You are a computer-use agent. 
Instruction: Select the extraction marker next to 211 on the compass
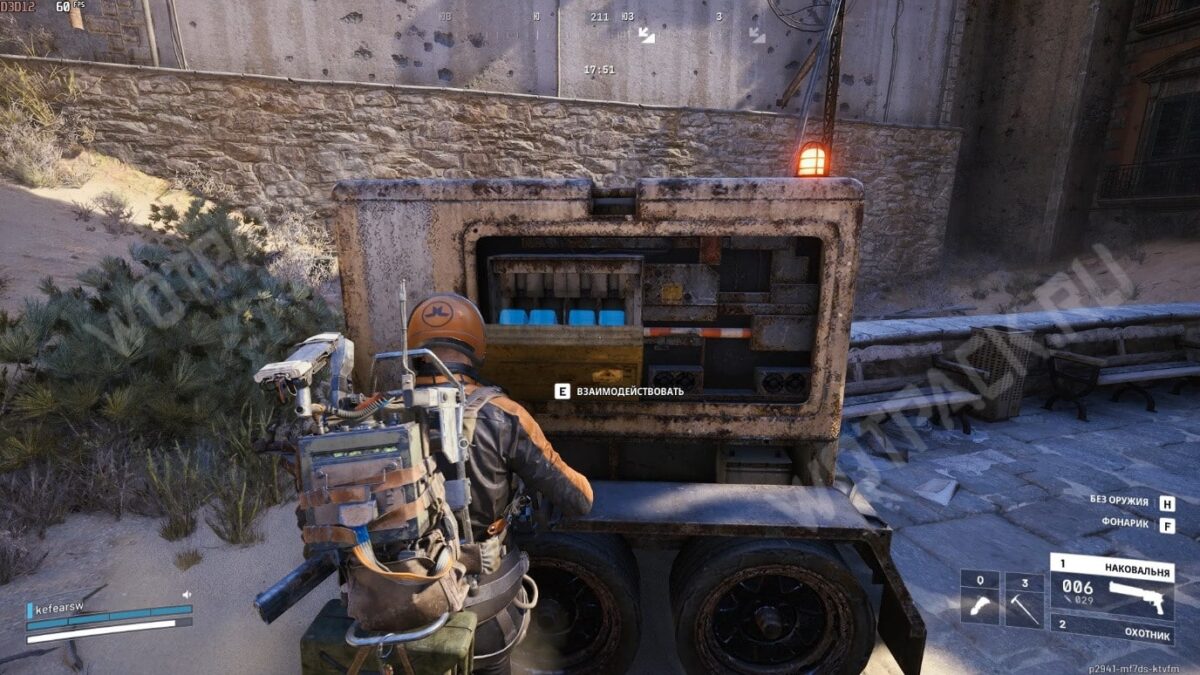(646, 35)
